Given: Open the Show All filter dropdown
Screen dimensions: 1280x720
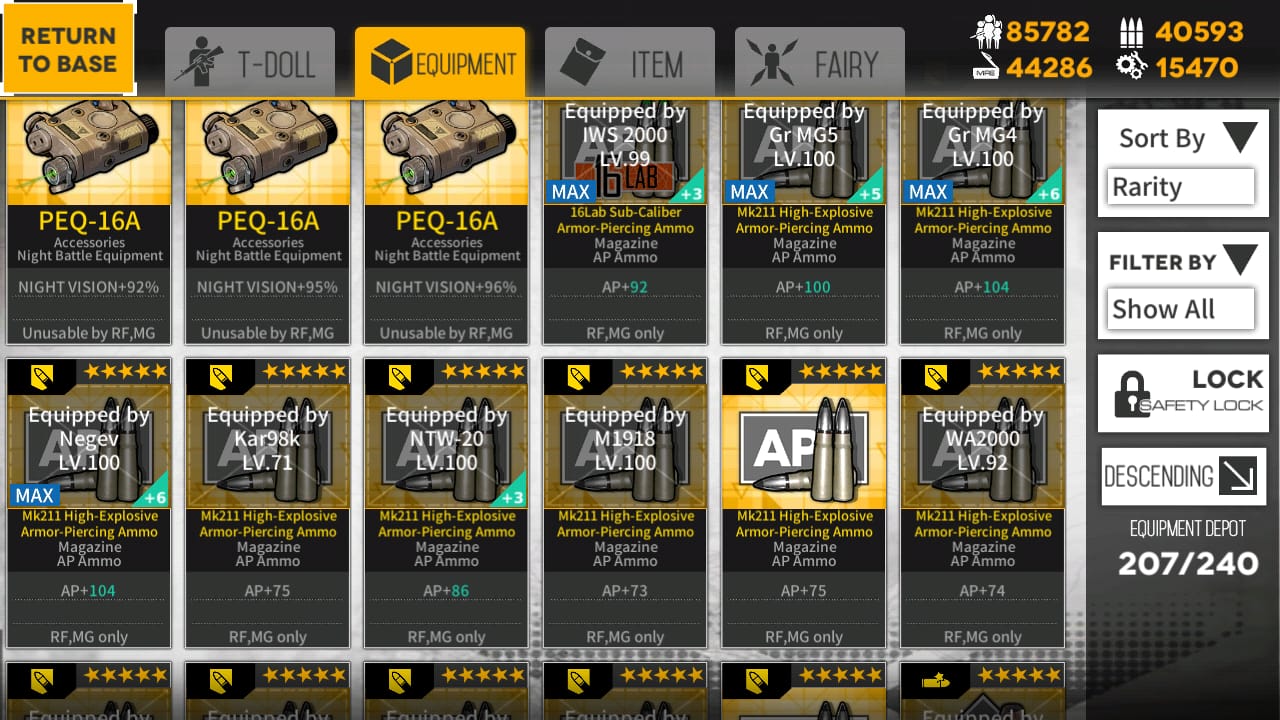Looking at the screenshot, I should coord(1180,309).
